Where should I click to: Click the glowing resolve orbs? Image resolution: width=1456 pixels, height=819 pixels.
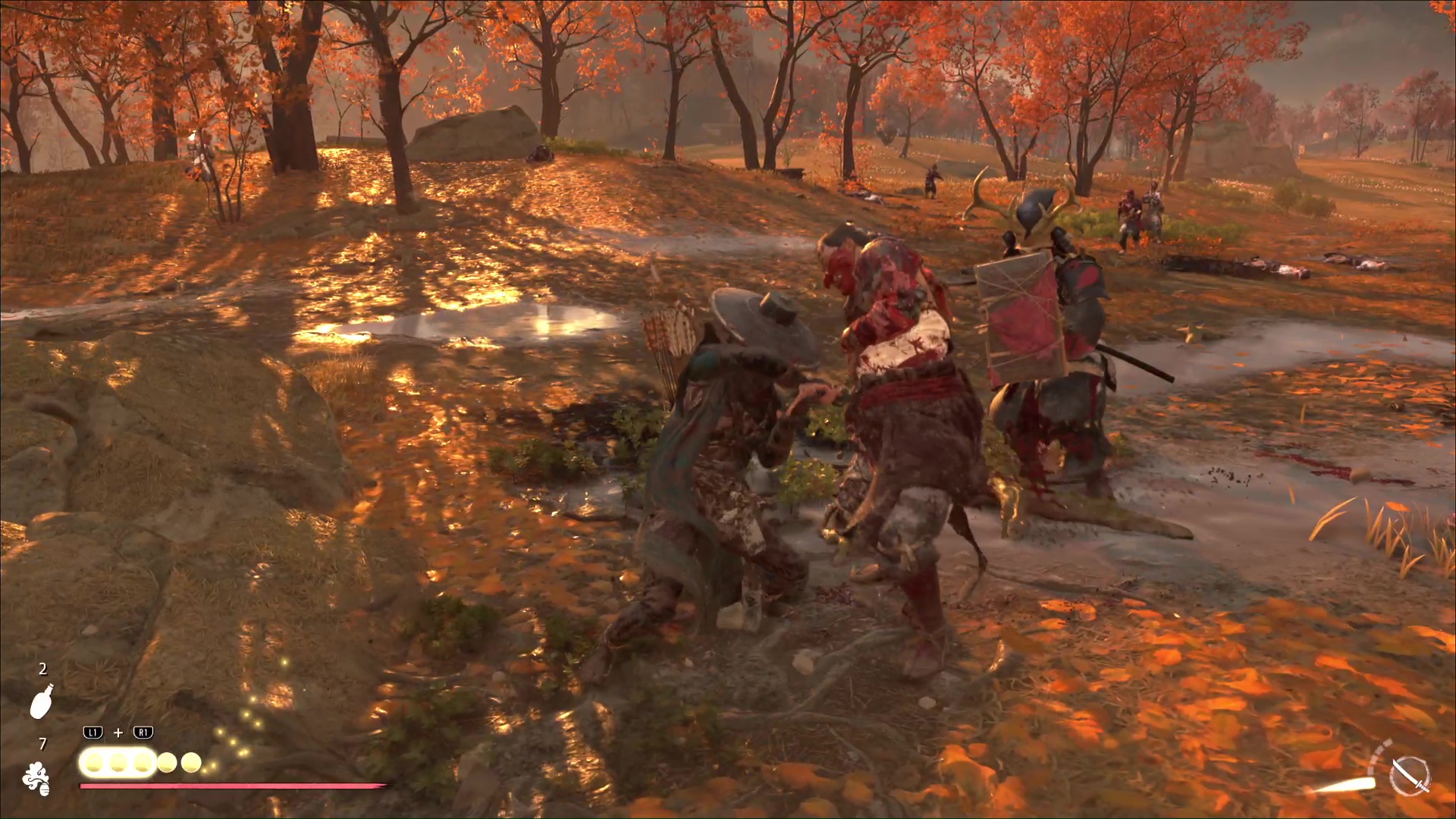141,762
